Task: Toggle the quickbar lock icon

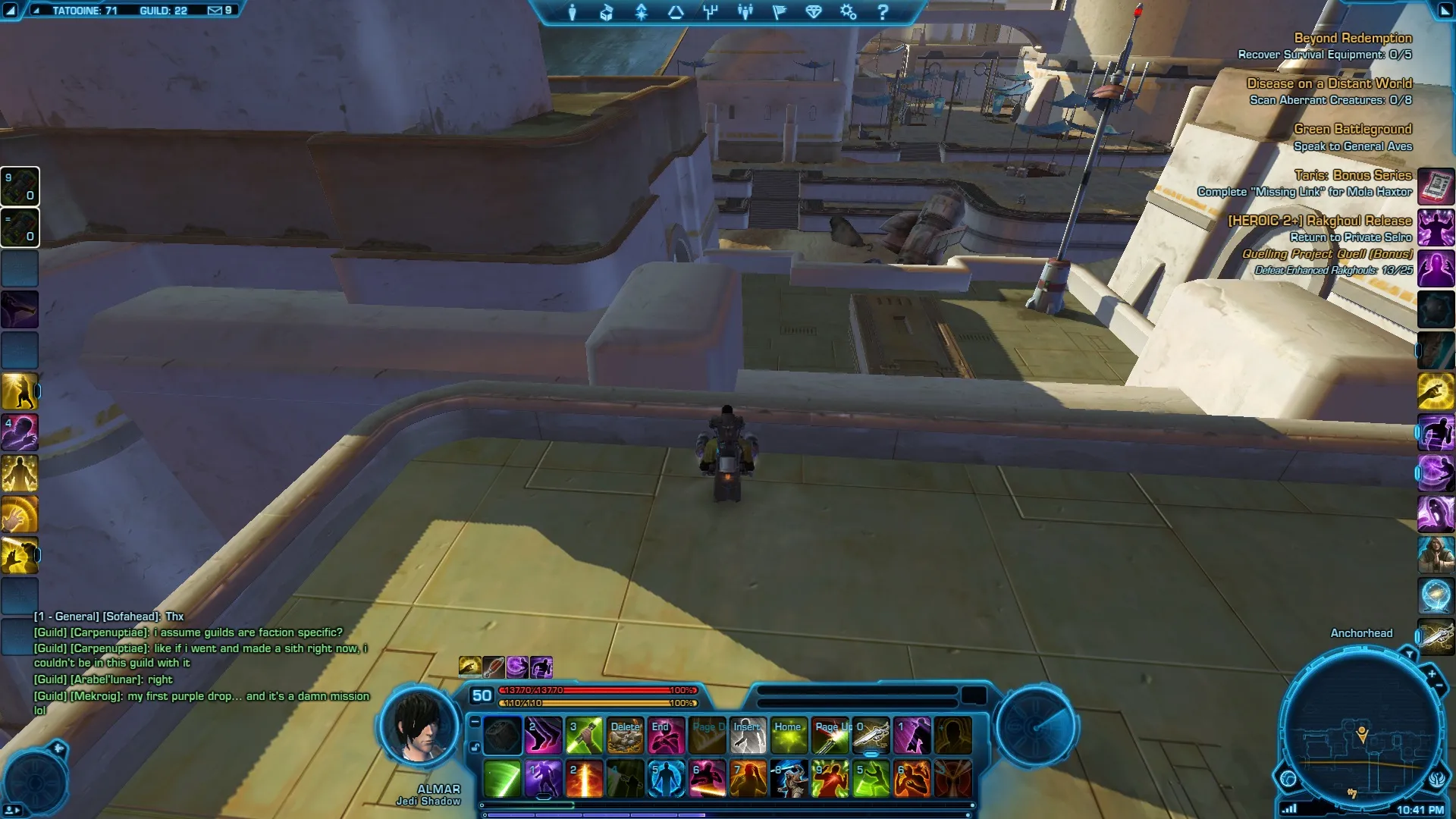Action: pos(475,747)
